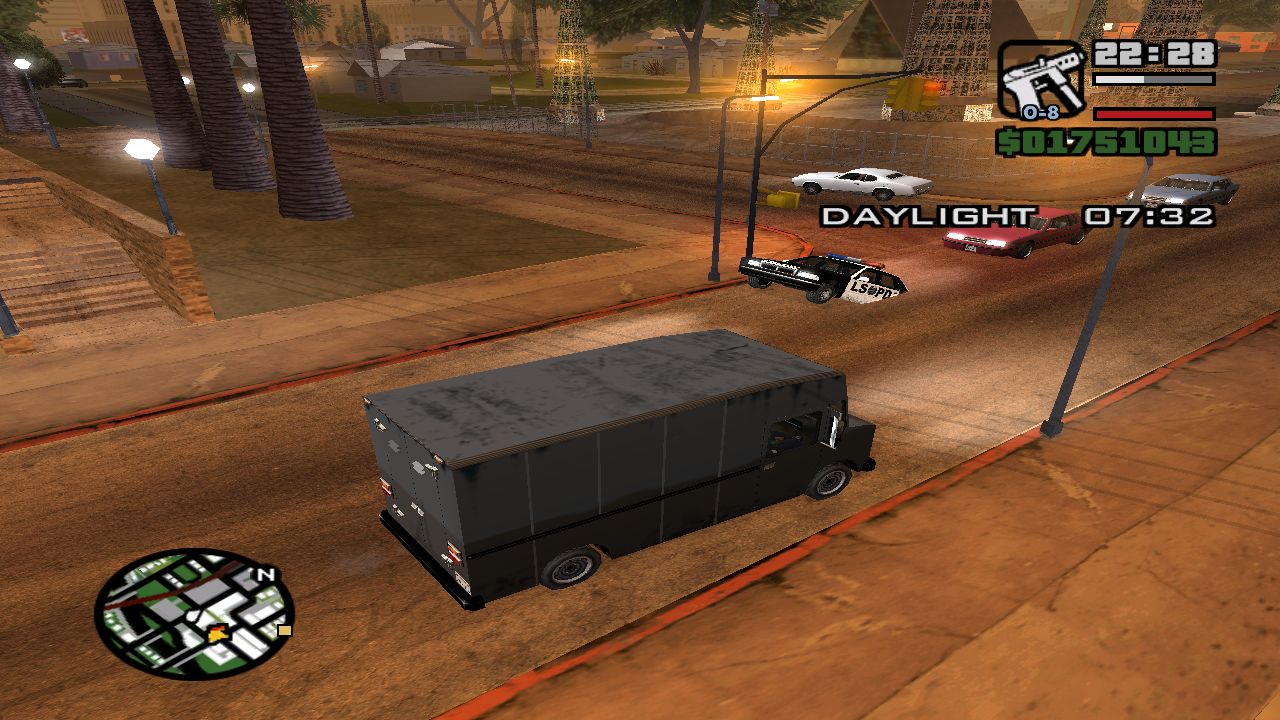Image resolution: width=1280 pixels, height=720 pixels.
Task: Click the in-game clock showing 22:28
Action: coord(1154,53)
